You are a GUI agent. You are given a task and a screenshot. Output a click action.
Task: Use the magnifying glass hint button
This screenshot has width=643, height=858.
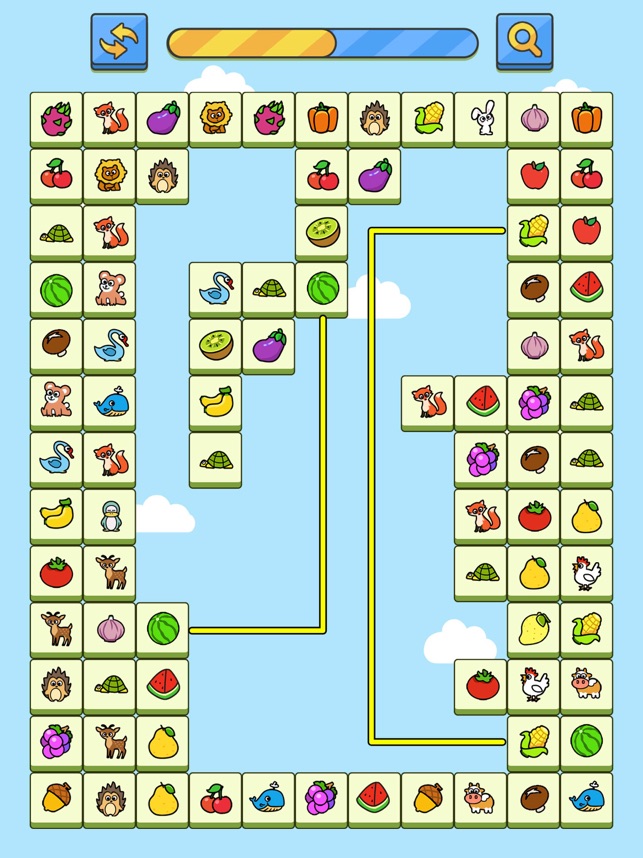click(x=524, y=41)
